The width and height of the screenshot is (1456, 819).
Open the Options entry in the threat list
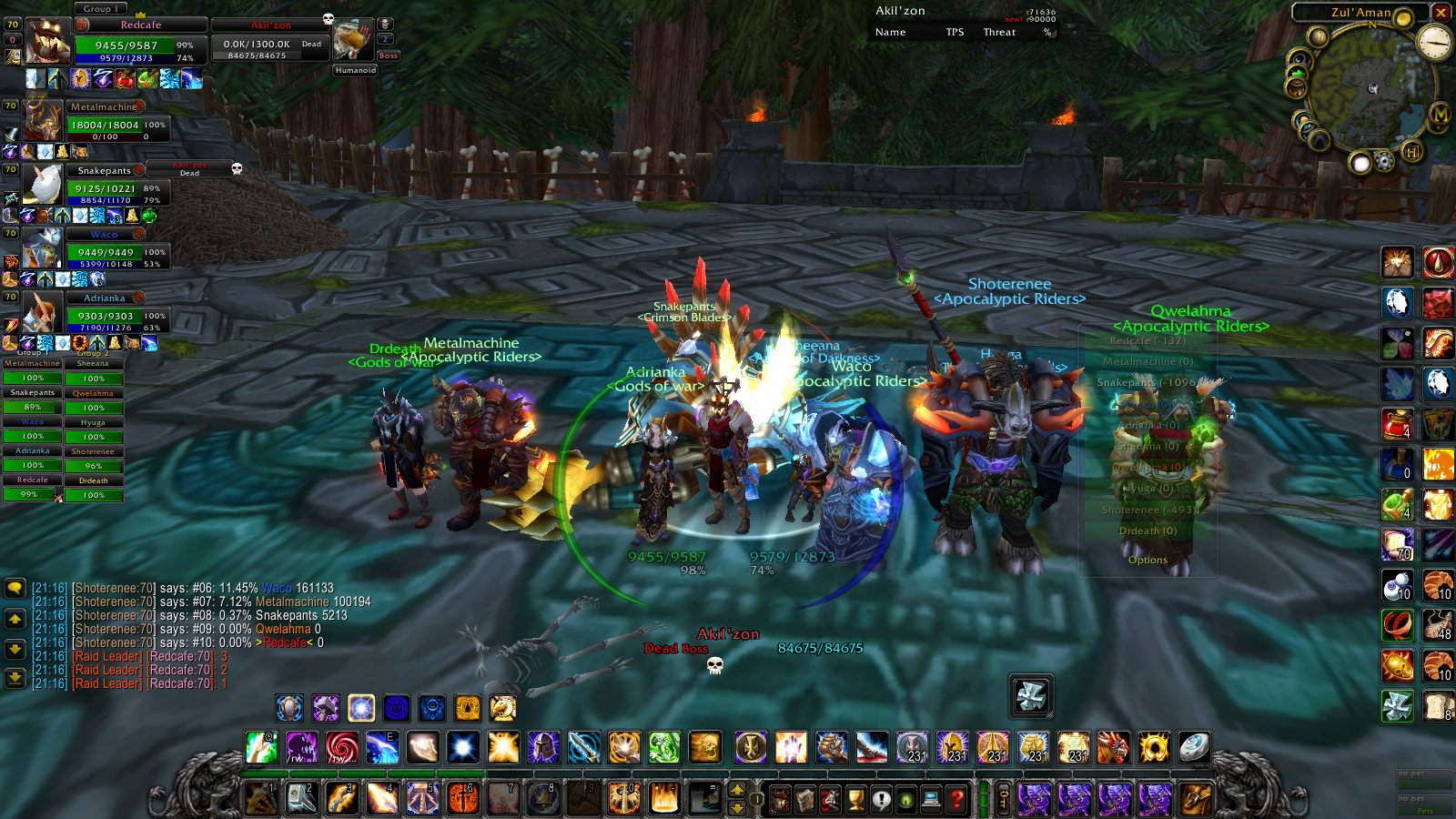(1148, 560)
